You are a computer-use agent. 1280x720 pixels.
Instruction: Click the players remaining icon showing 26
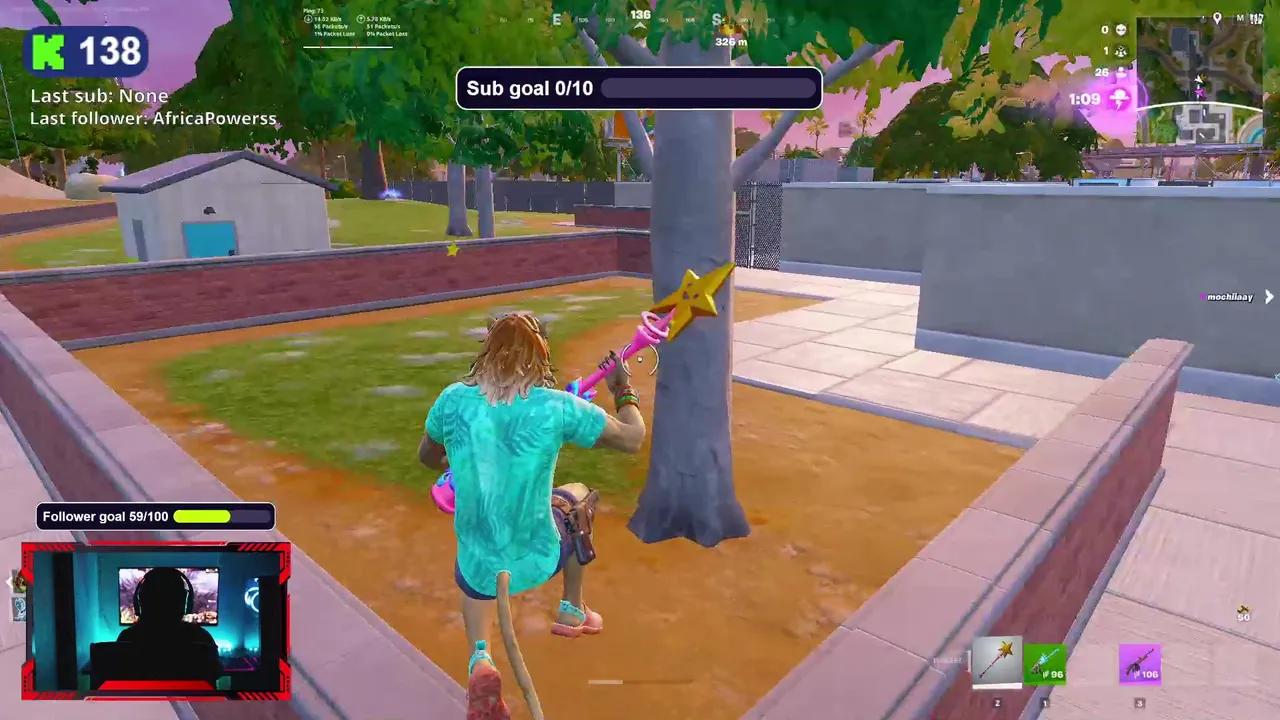(1122, 72)
